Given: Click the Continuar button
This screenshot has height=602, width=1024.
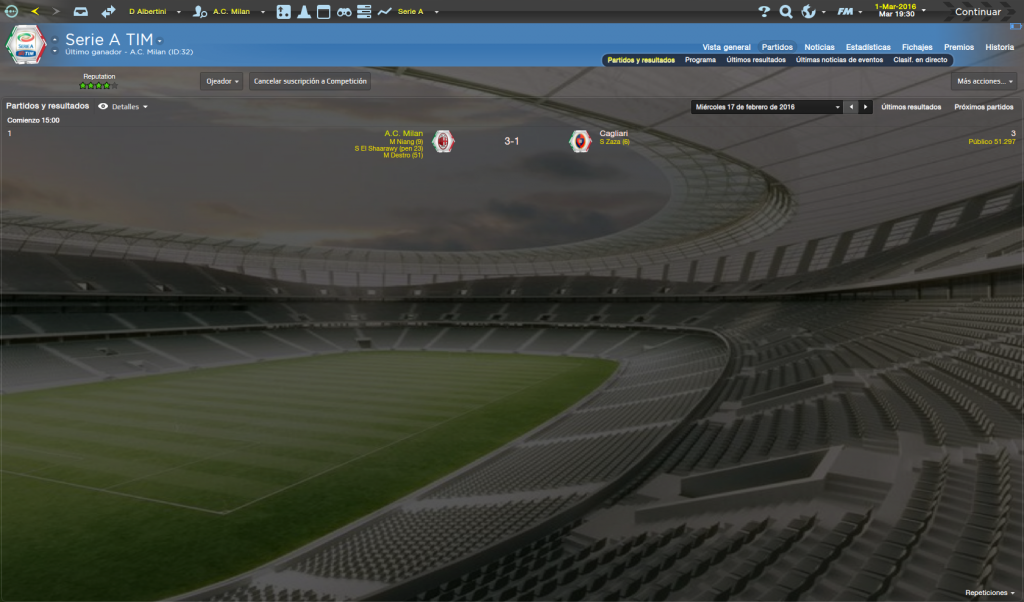Looking at the screenshot, I should pos(977,12).
